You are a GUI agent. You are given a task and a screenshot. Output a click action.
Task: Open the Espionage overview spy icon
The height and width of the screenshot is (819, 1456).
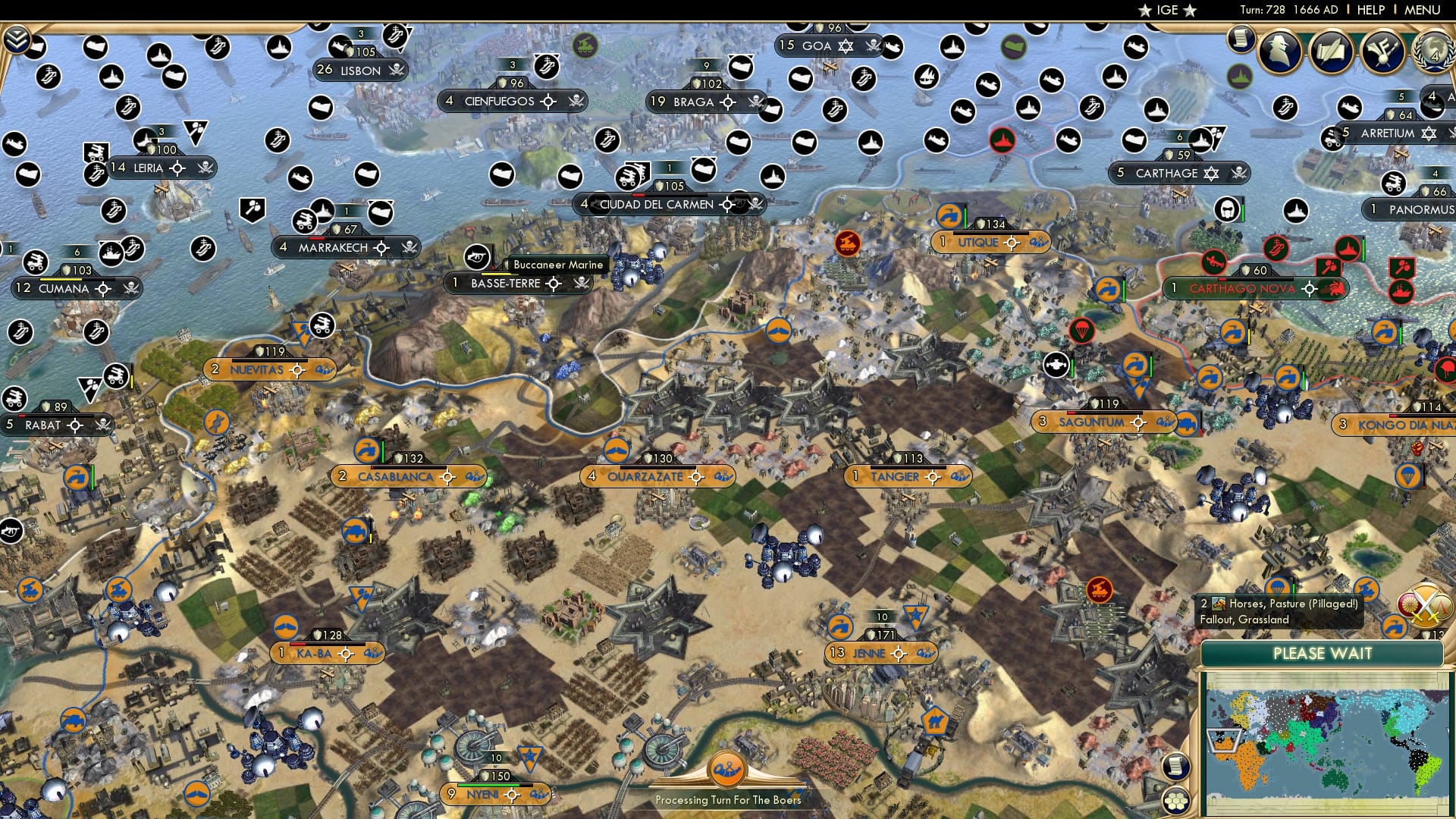coord(1280,51)
